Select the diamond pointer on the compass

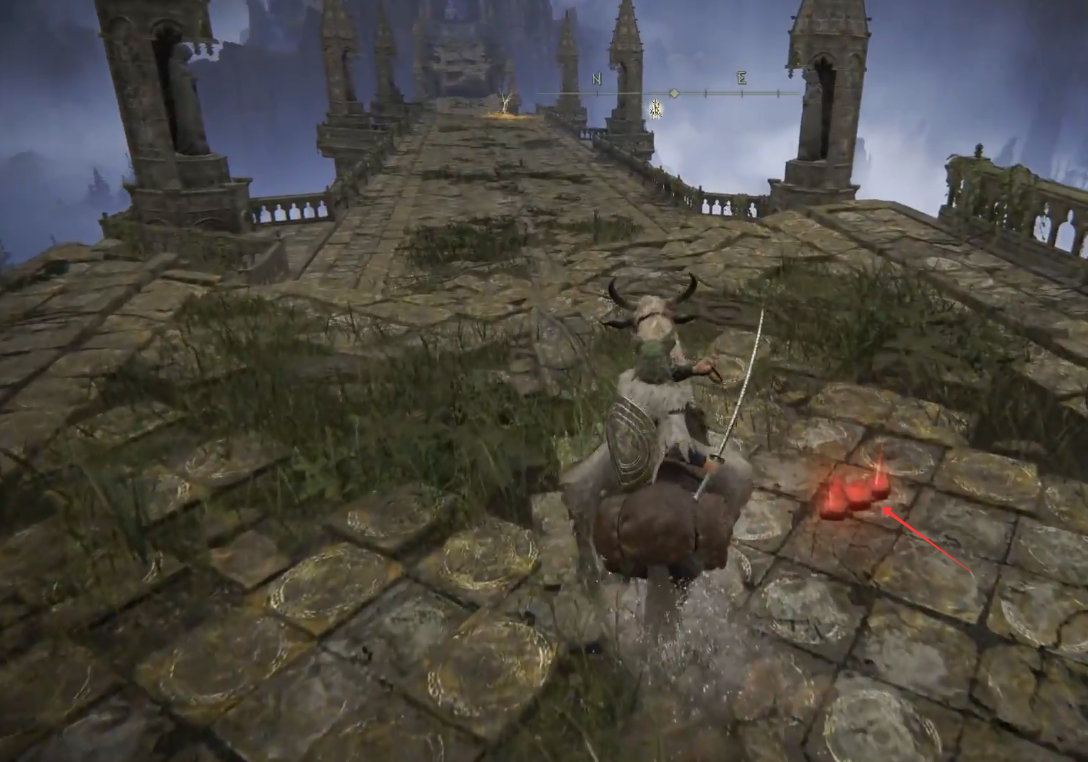674,93
